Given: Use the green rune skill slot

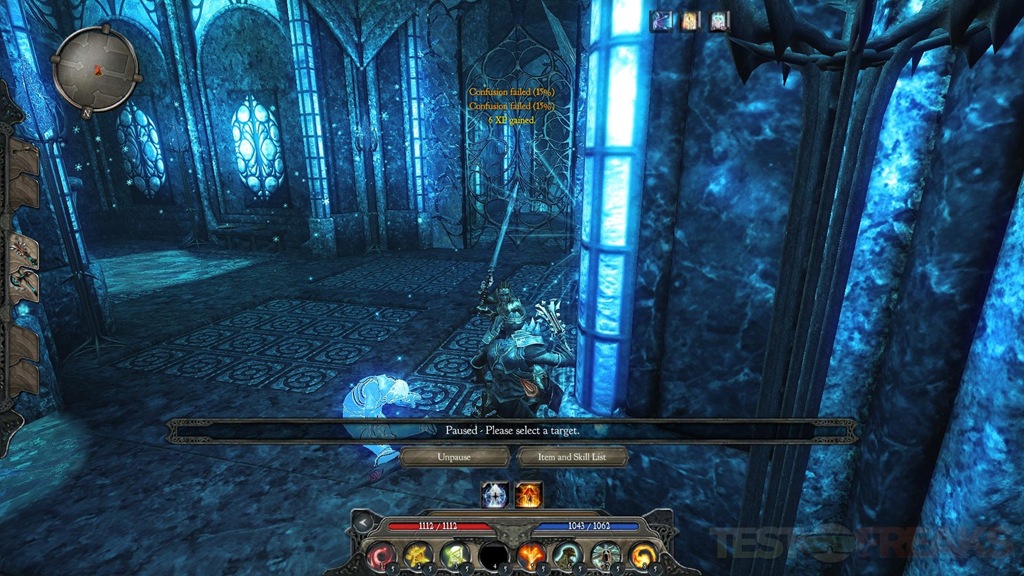Looking at the screenshot, I should coord(455,555).
